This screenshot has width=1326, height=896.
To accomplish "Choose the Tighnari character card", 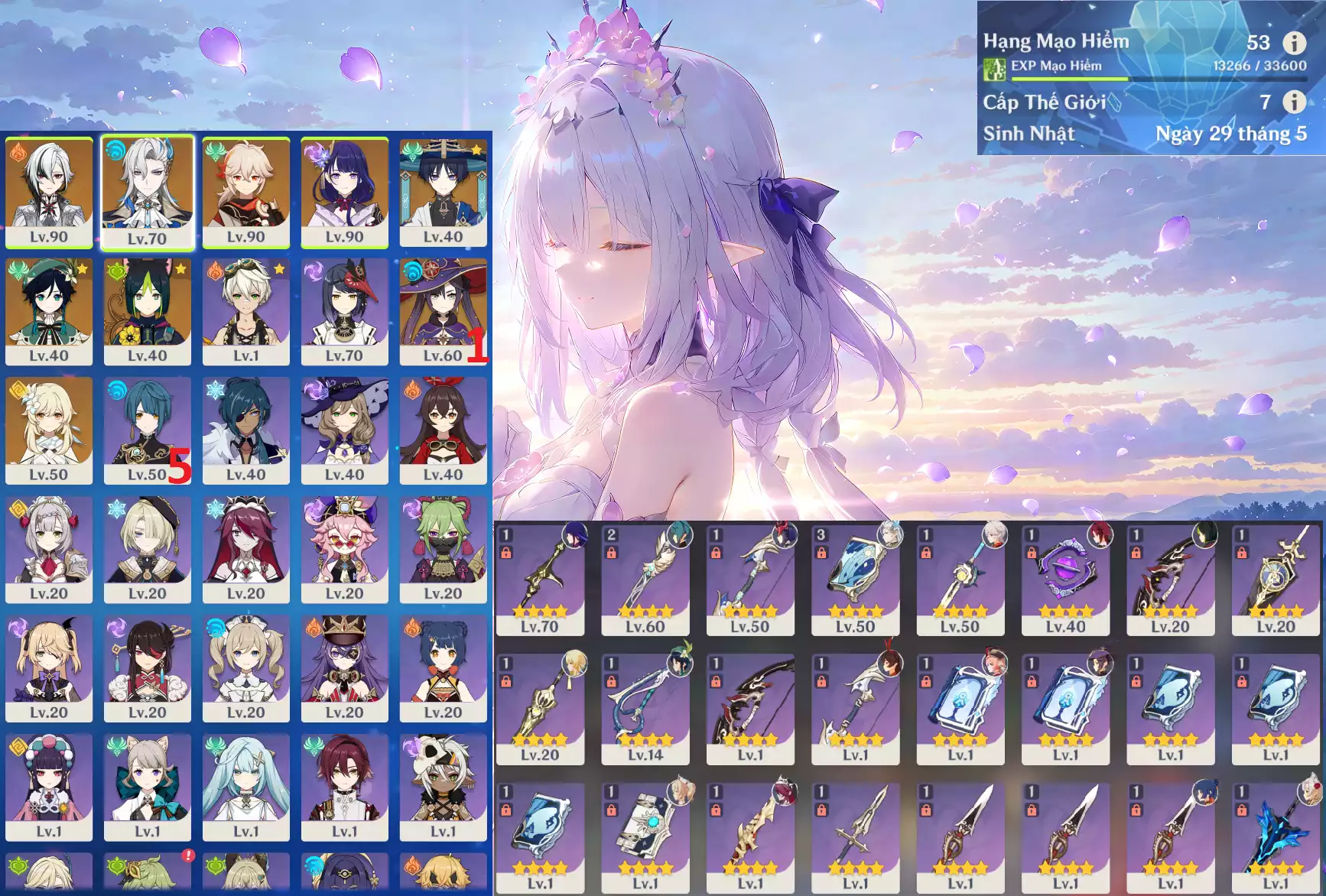I will (x=147, y=311).
